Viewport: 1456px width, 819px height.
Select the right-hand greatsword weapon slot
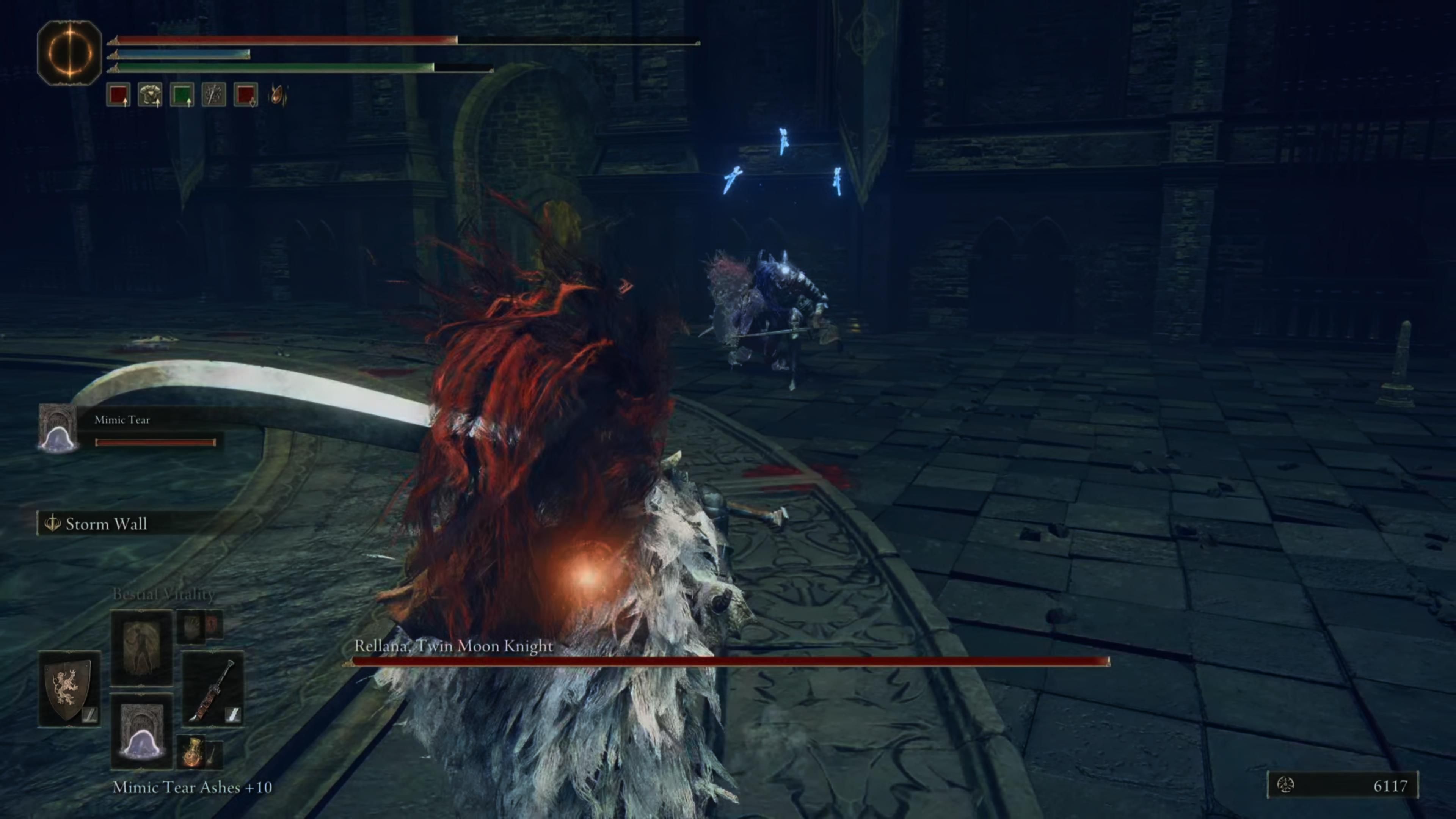point(213,689)
